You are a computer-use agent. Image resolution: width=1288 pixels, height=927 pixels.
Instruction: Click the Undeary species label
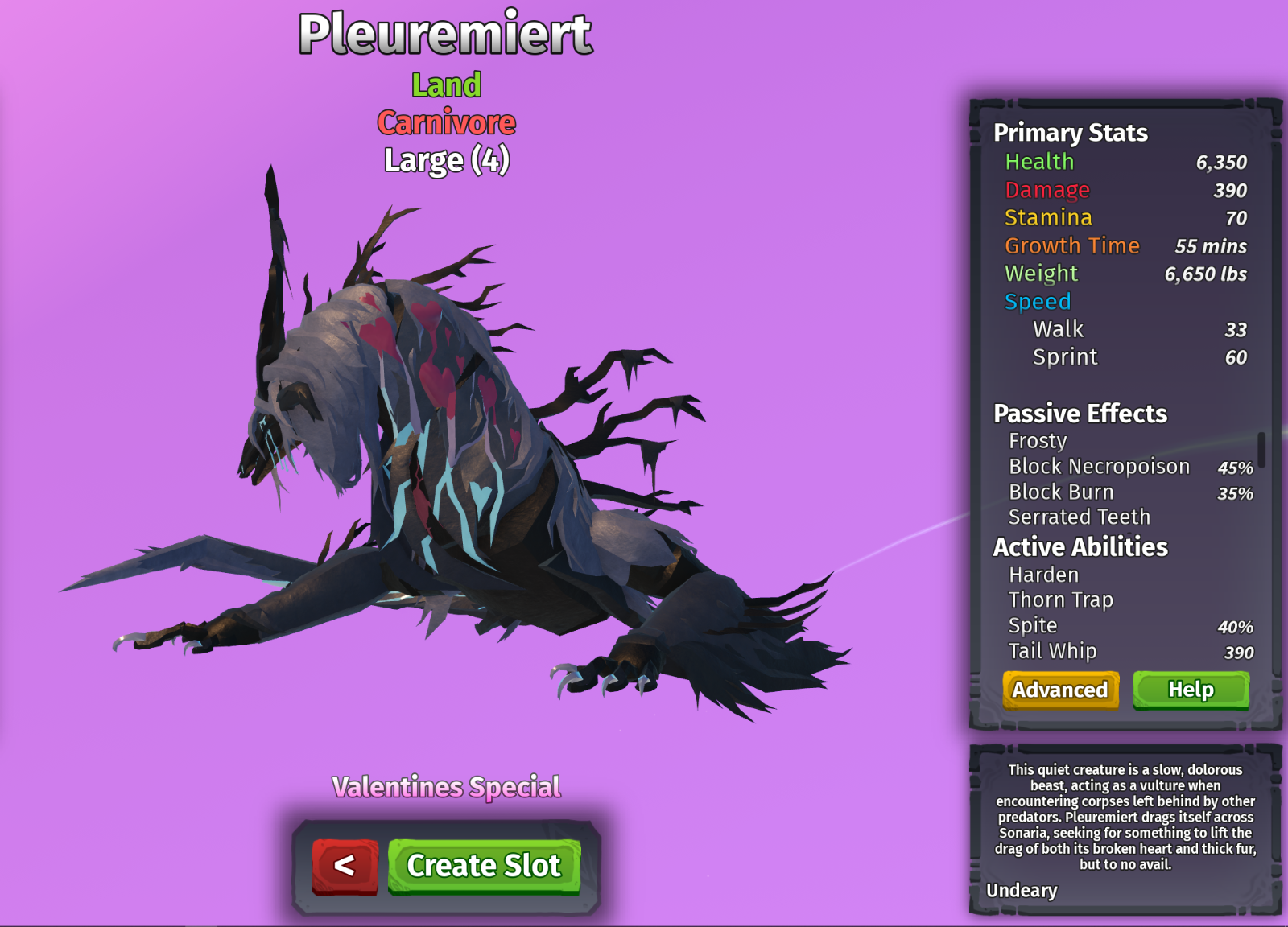point(1022,891)
